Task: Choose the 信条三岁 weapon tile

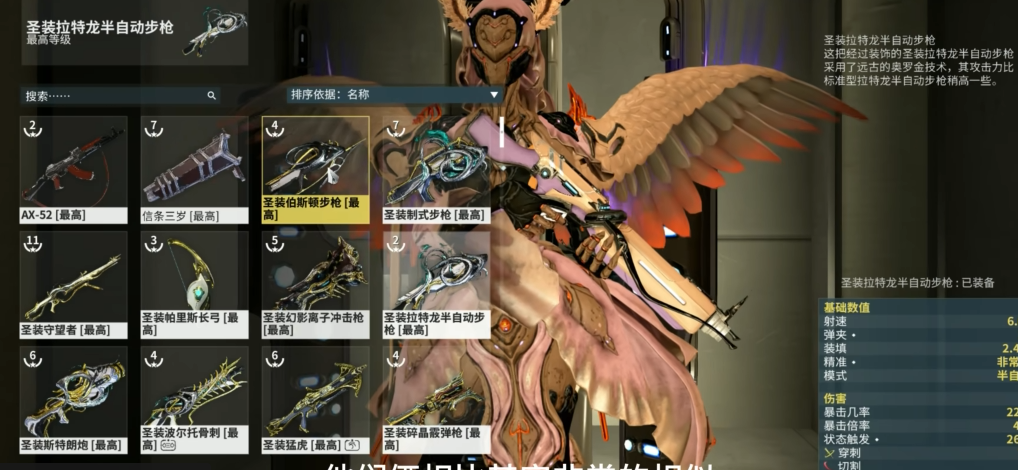Action: point(194,168)
